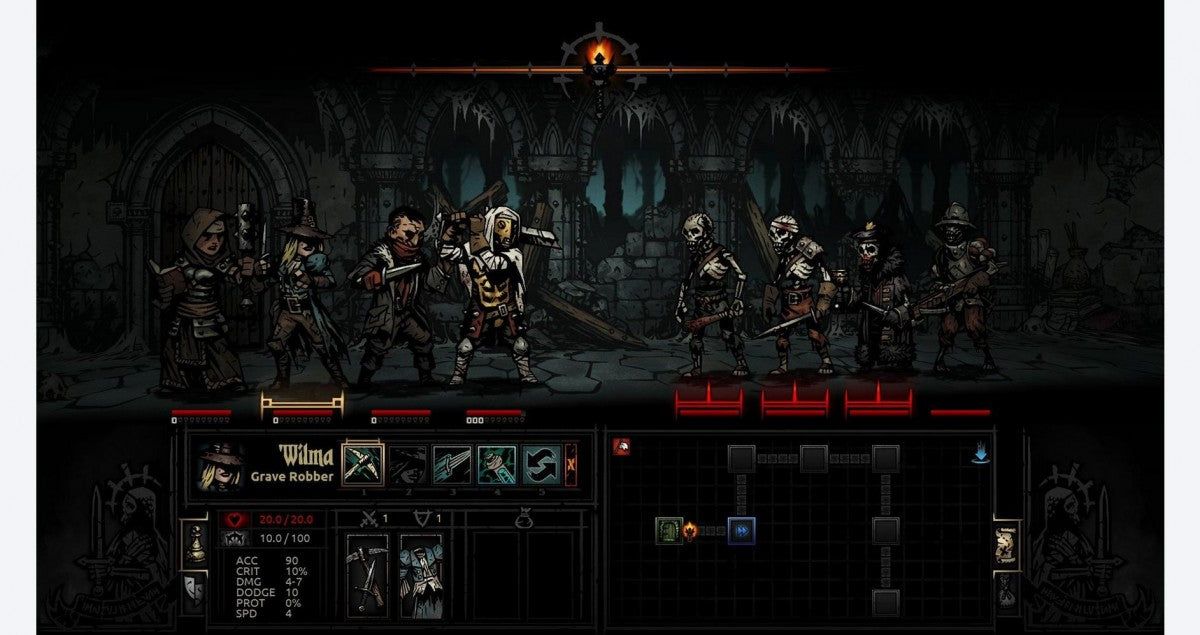Activate the poison dart skill

(x=496, y=465)
